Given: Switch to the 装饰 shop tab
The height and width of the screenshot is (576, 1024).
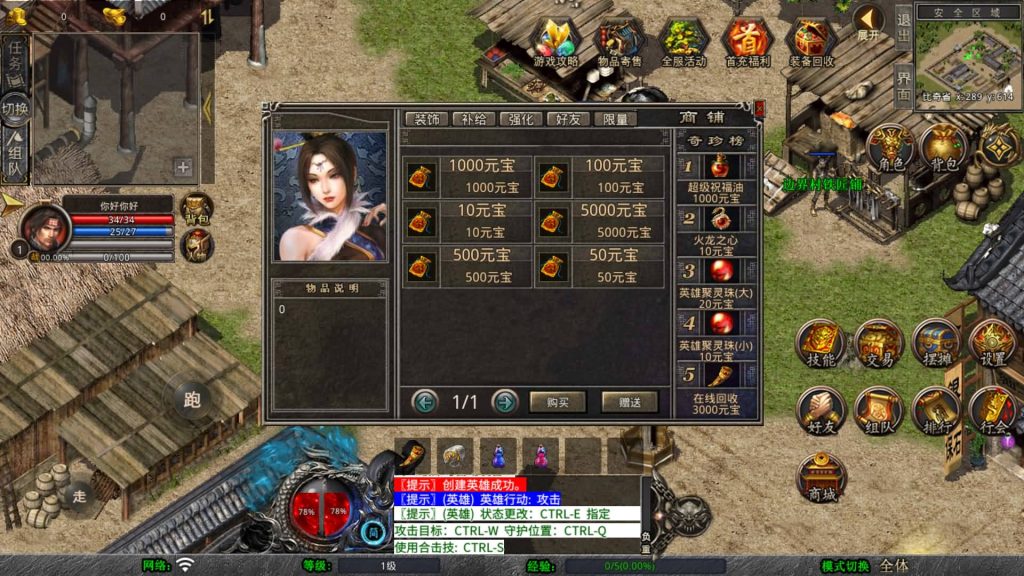Looking at the screenshot, I should coord(427,118).
